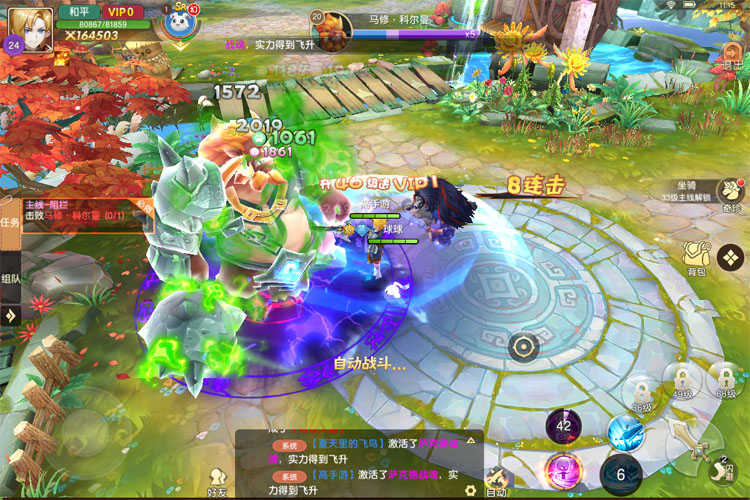The width and height of the screenshot is (750, 500).
Task: Activate the purple figure skill
Action: 564,468
